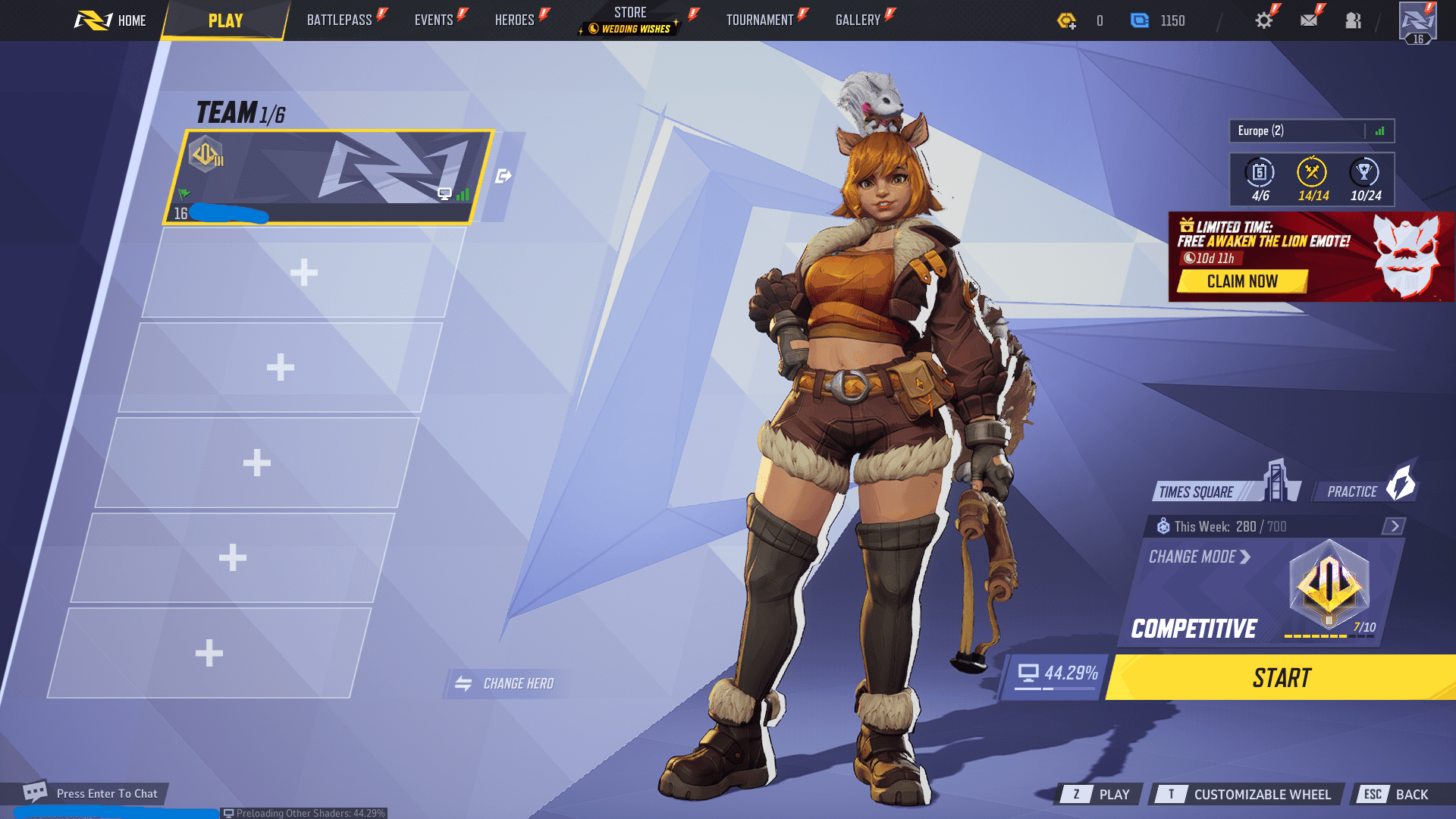The width and height of the screenshot is (1456, 819).
Task: Open the Battlepass menu
Action: point(342,20)
